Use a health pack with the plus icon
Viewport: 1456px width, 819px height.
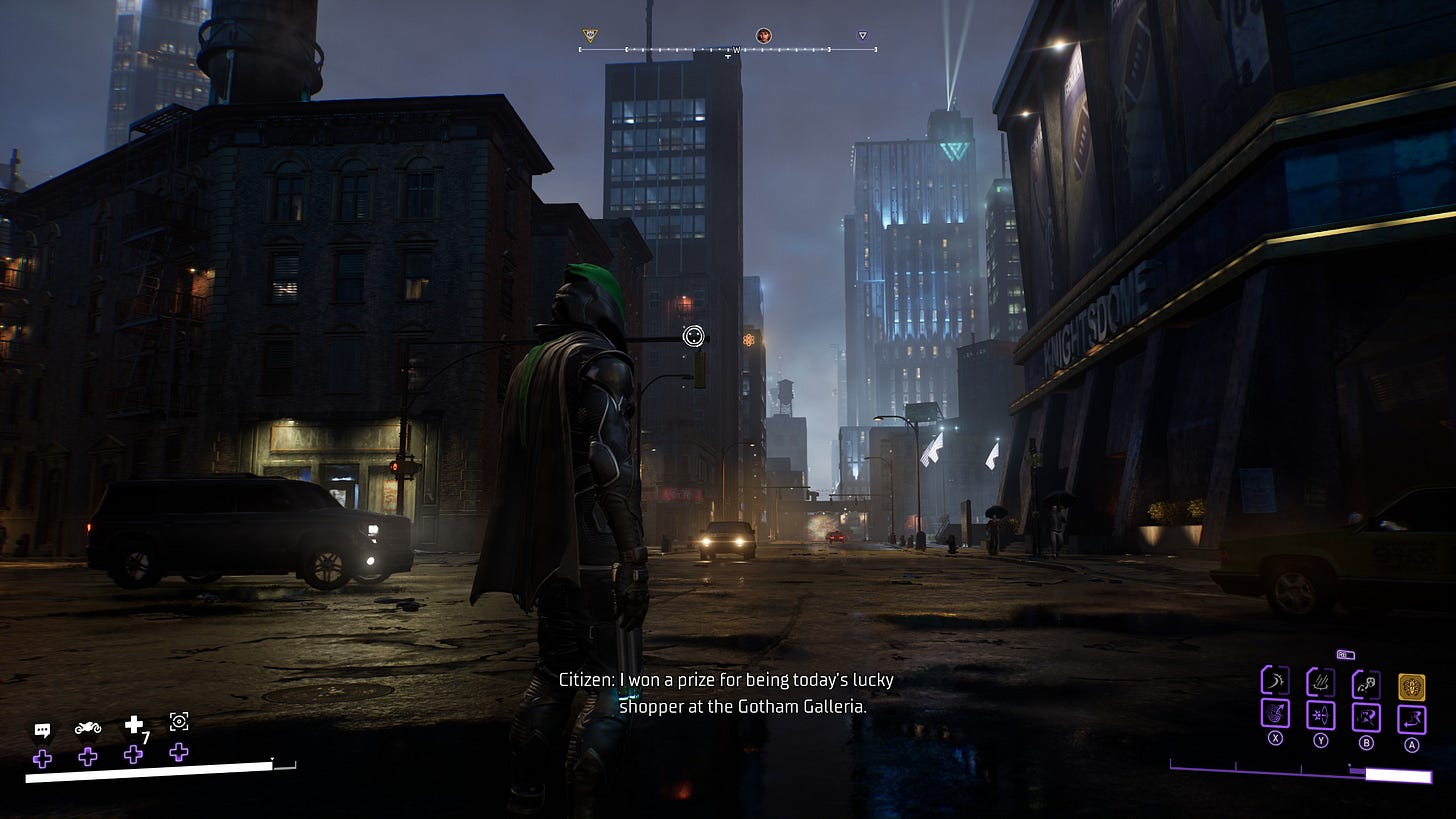coord(134,725)
